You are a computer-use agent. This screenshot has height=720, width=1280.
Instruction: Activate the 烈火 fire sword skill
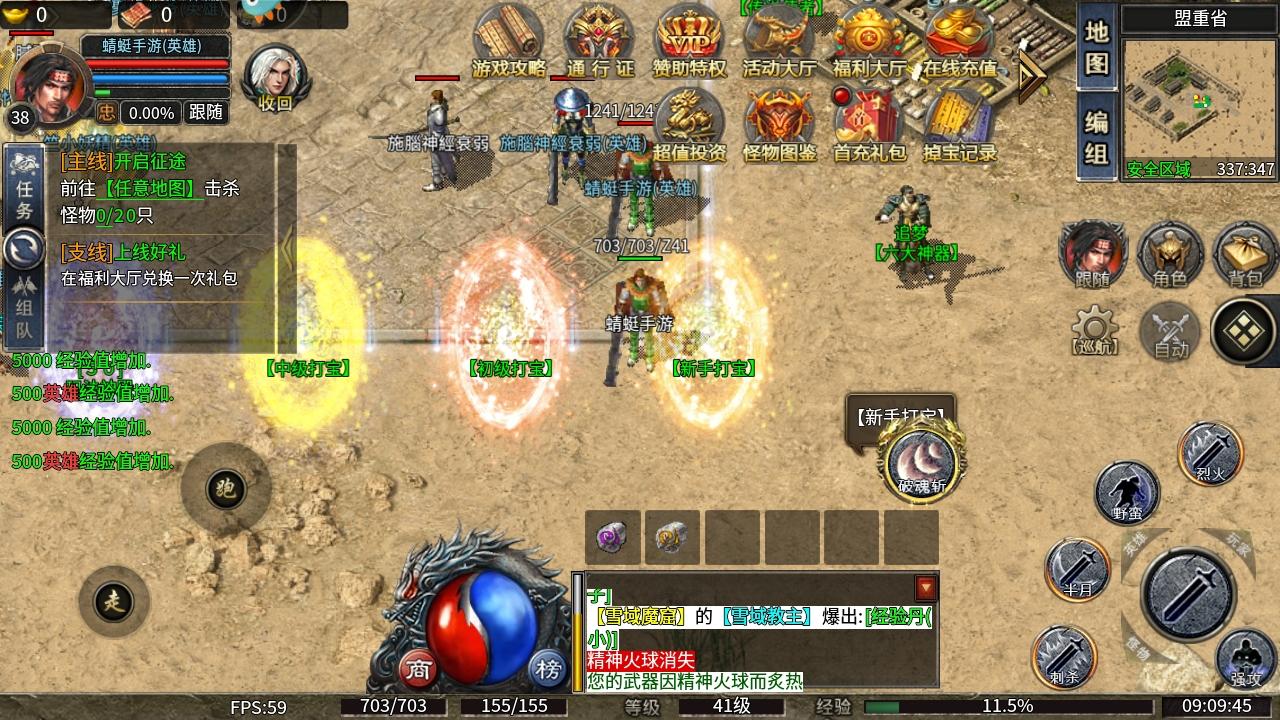(1210, 452)
